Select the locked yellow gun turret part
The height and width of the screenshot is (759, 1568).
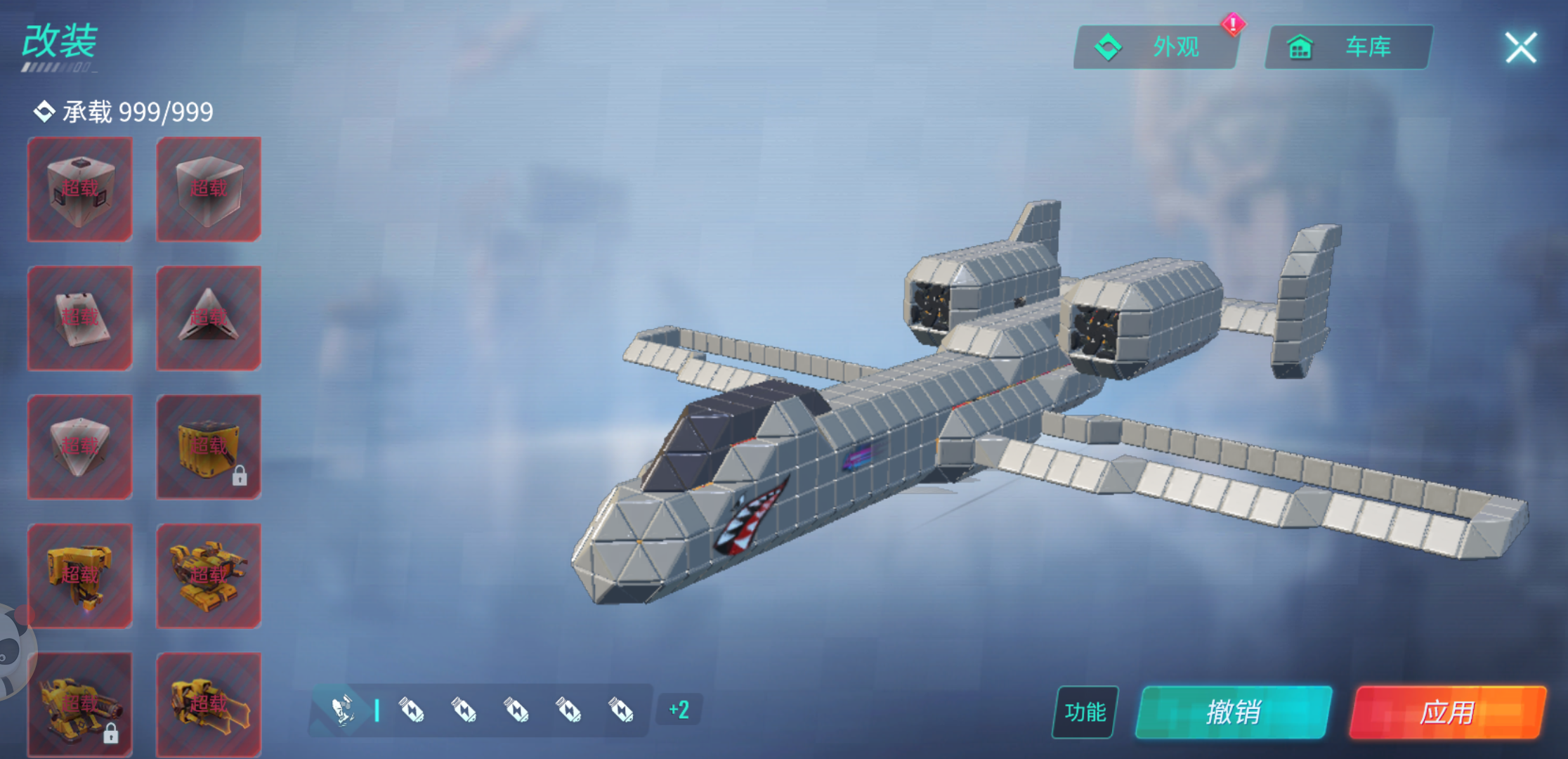[80, 704]
